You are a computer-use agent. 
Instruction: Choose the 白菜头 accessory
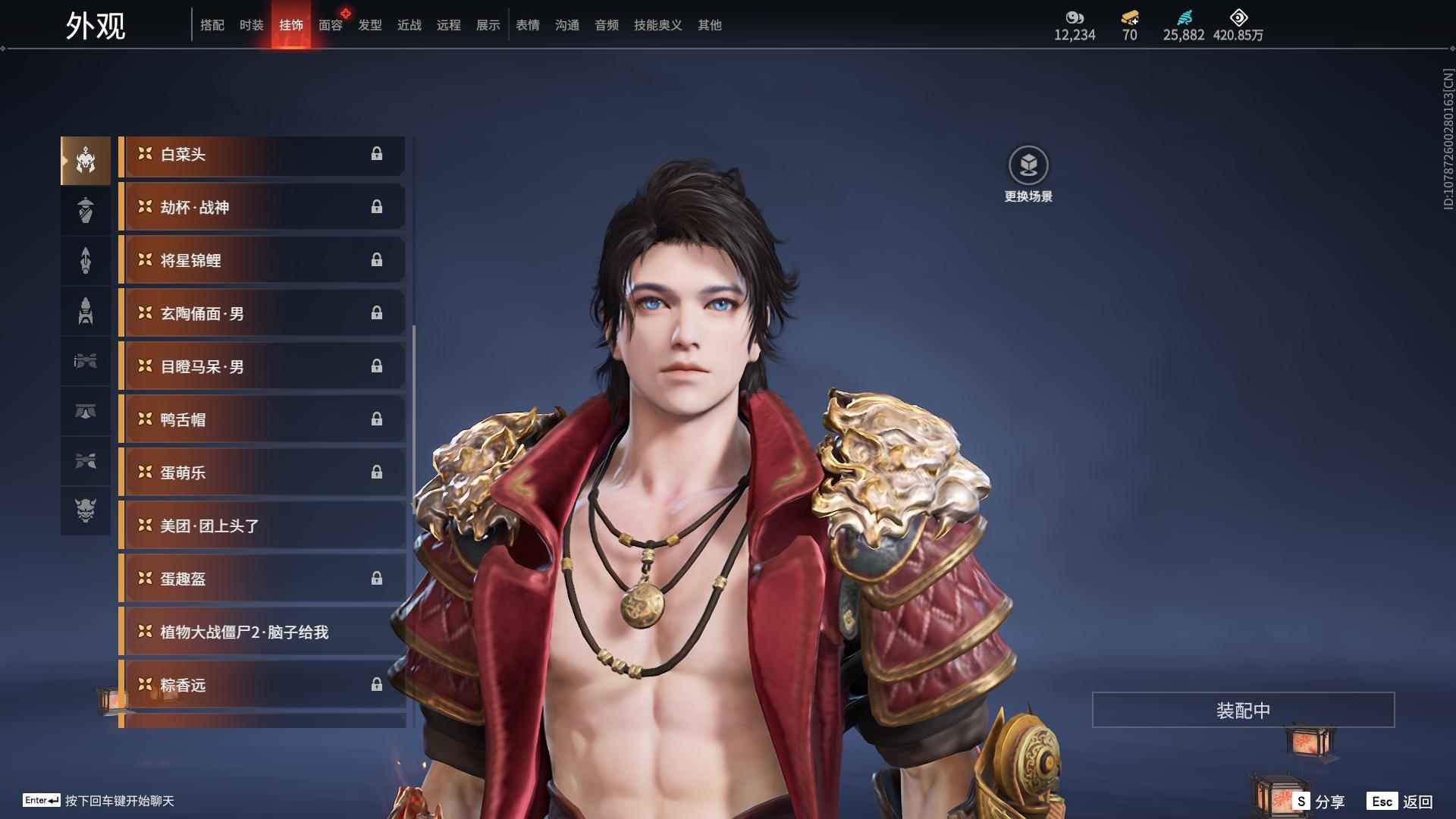pyautogui.click(x=262, y=155)
